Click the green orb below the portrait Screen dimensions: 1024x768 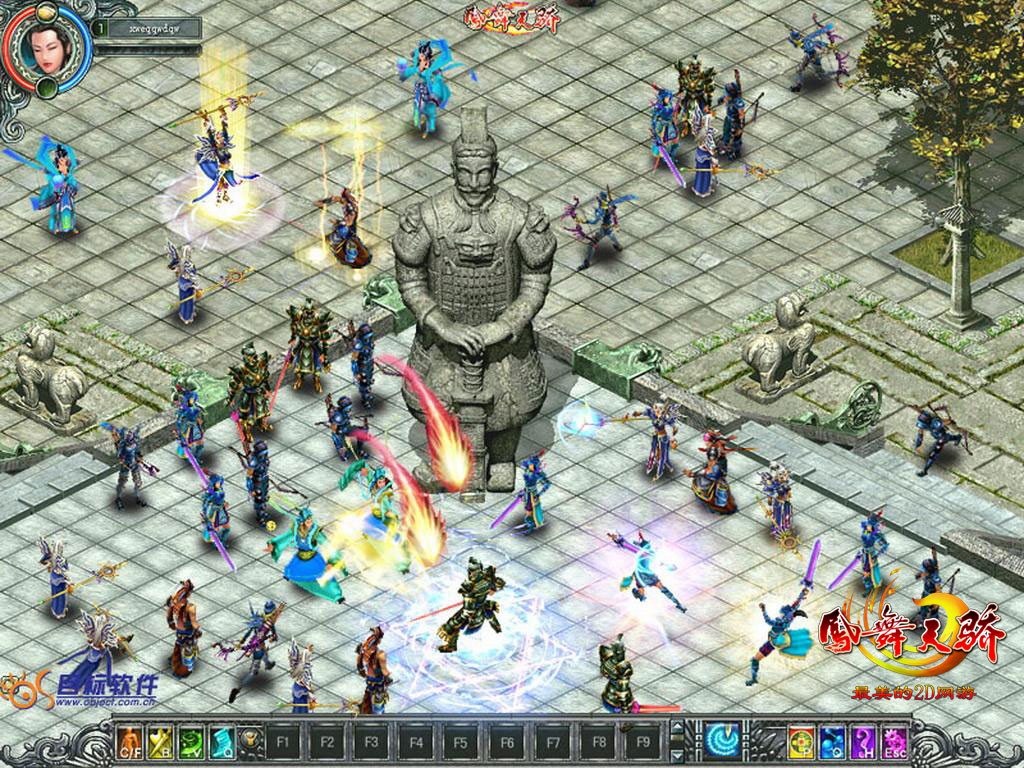(x=47, y=89)
